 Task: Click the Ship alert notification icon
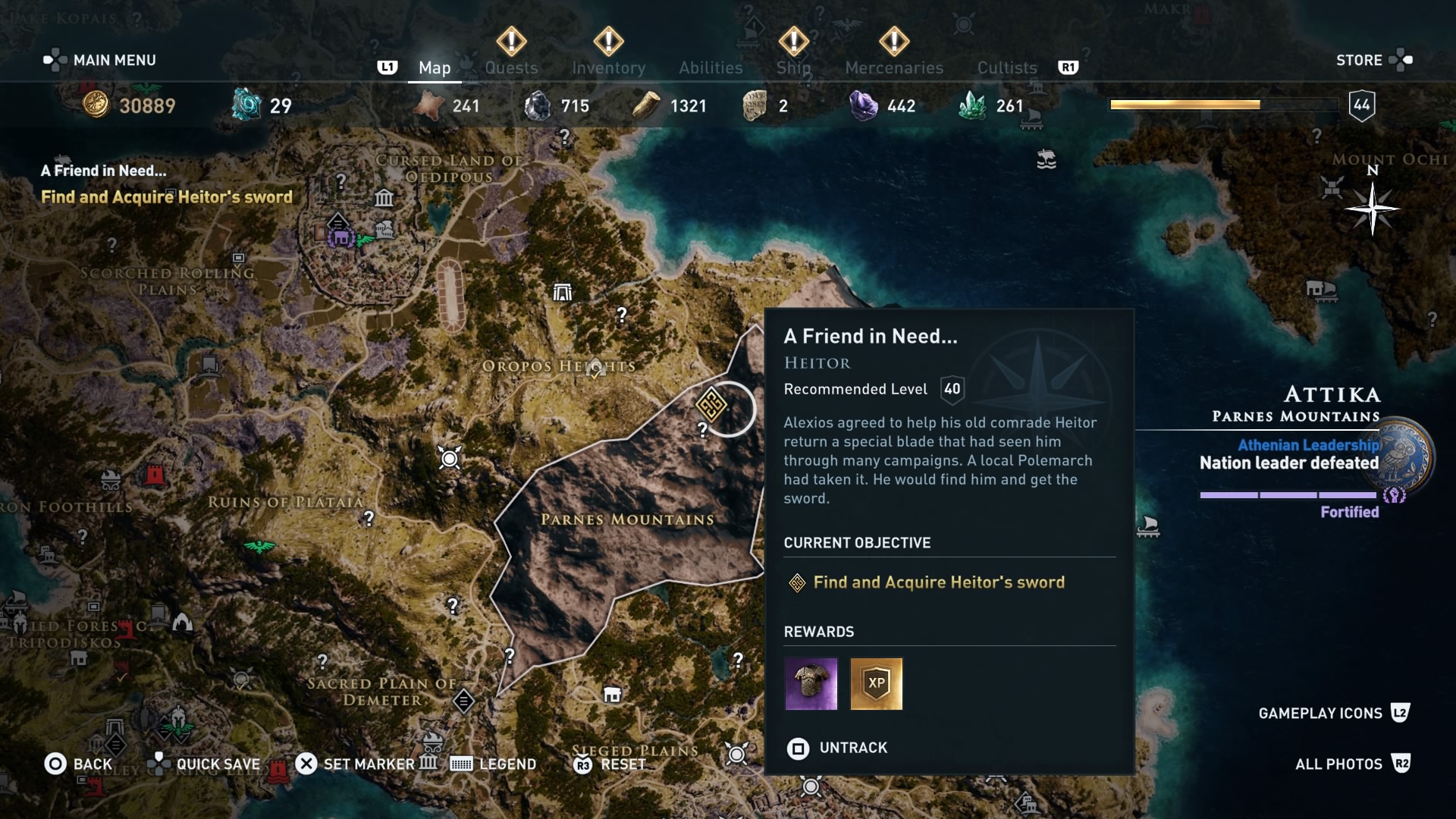793,42
